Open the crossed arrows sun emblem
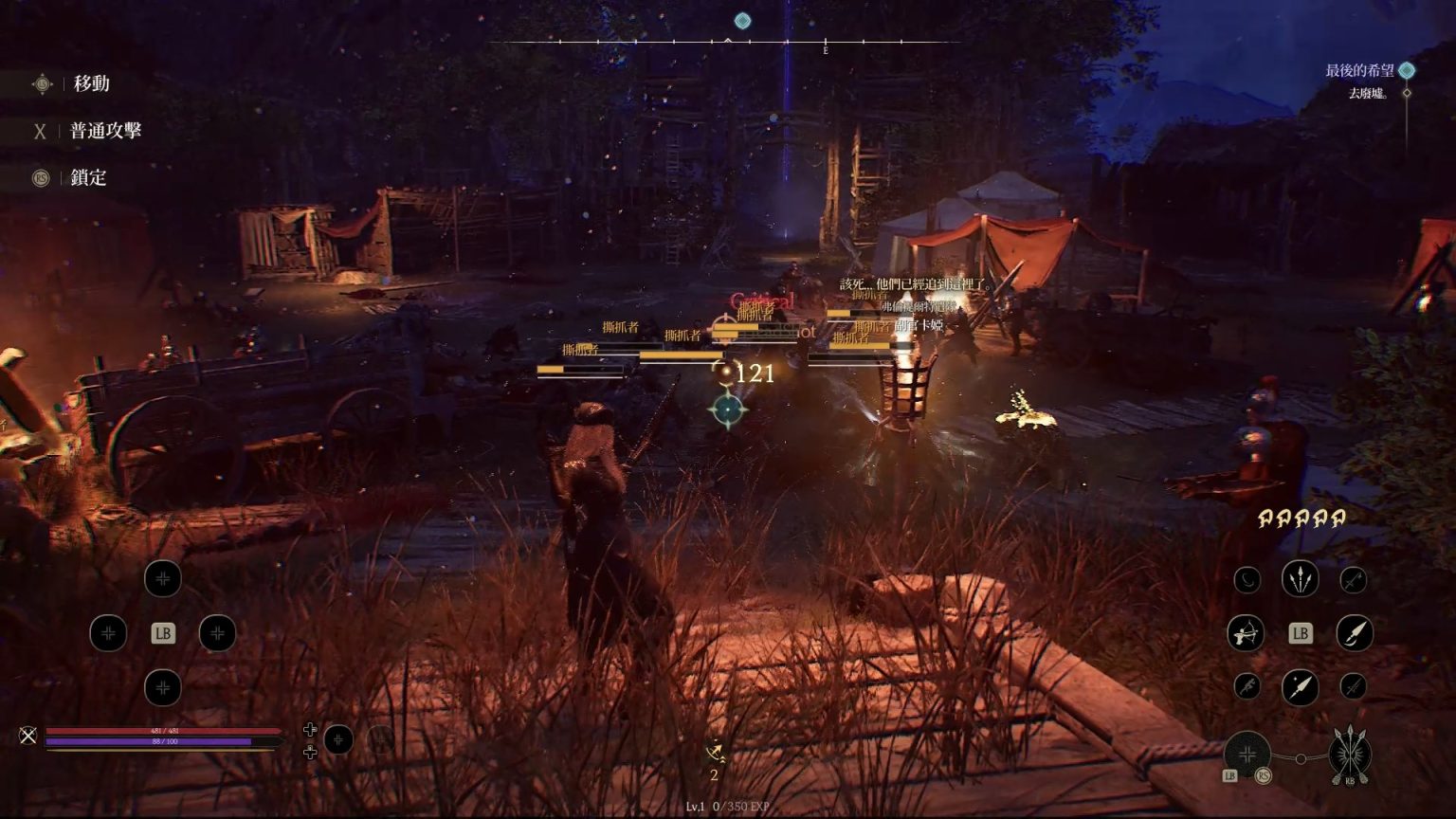Image resolution: width=1456 pixels, height=819 pixels. [x=1350, y=754]
